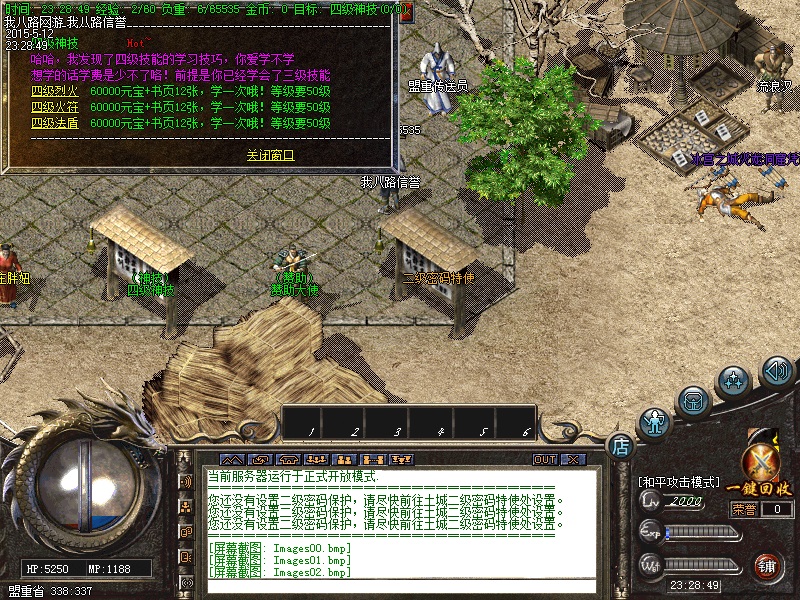Select the 四级火符 skill option
Viewport: 800px width, 600px height.
55,108
